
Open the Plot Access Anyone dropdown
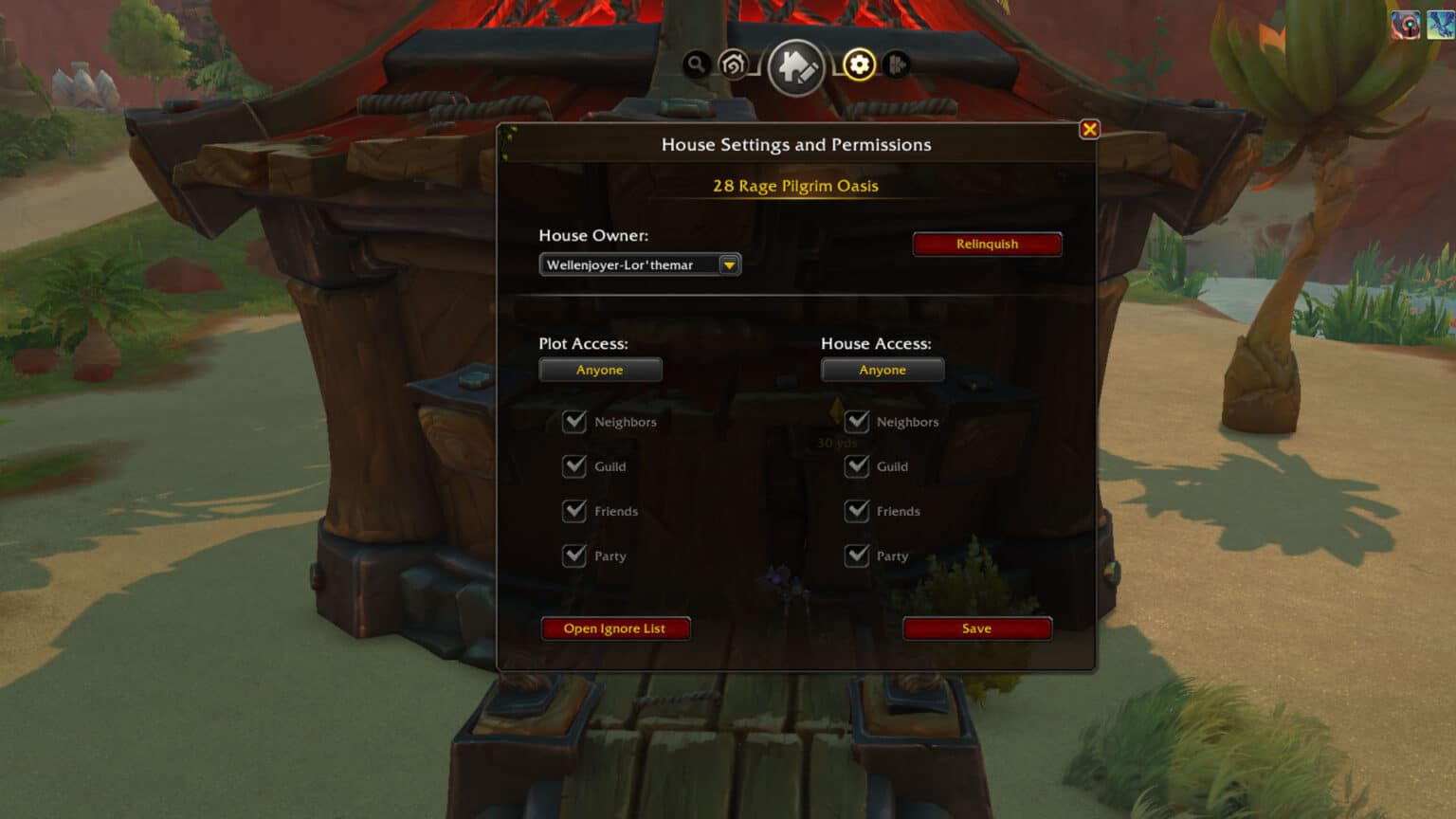coord(600,370)
